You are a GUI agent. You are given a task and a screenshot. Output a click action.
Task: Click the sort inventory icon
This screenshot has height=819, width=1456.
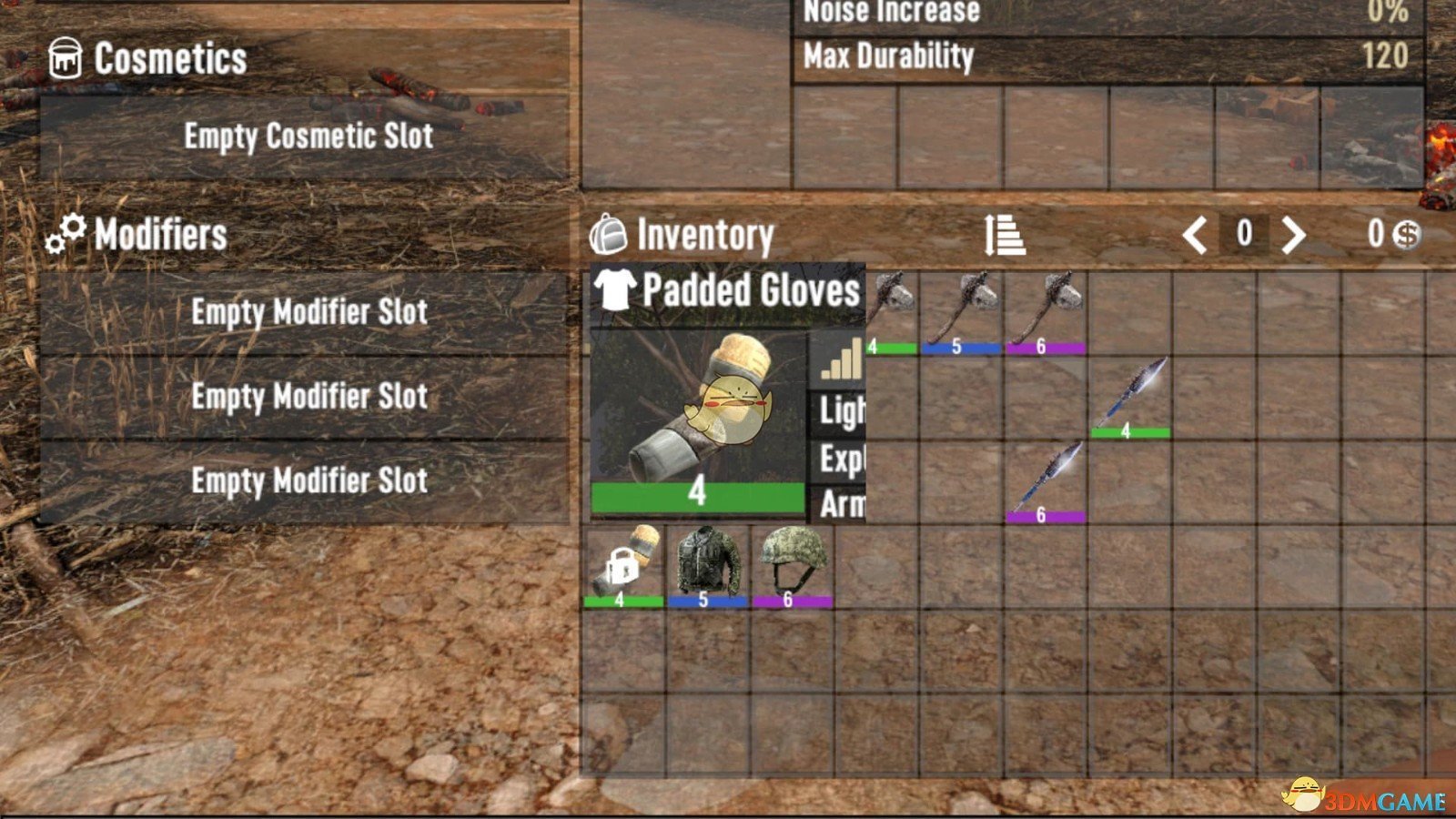click(x=1004, y=235)
